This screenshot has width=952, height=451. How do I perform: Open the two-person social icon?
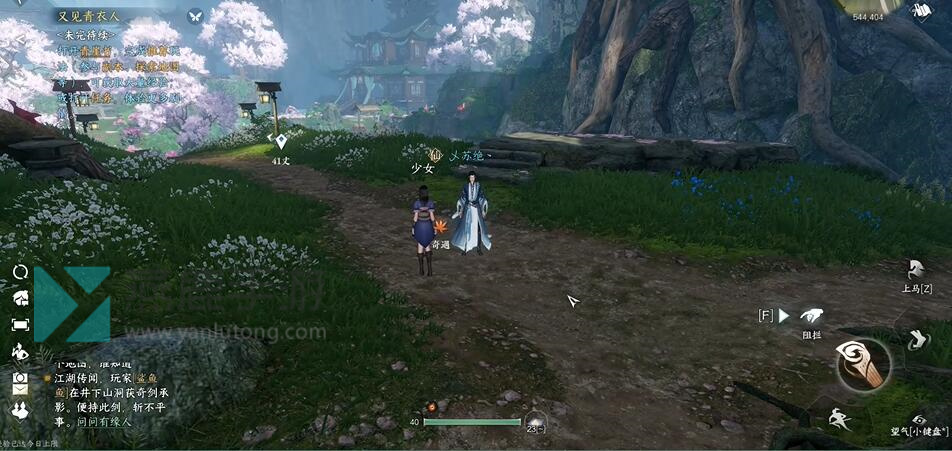pyautogui.click(x=20, y=410)
